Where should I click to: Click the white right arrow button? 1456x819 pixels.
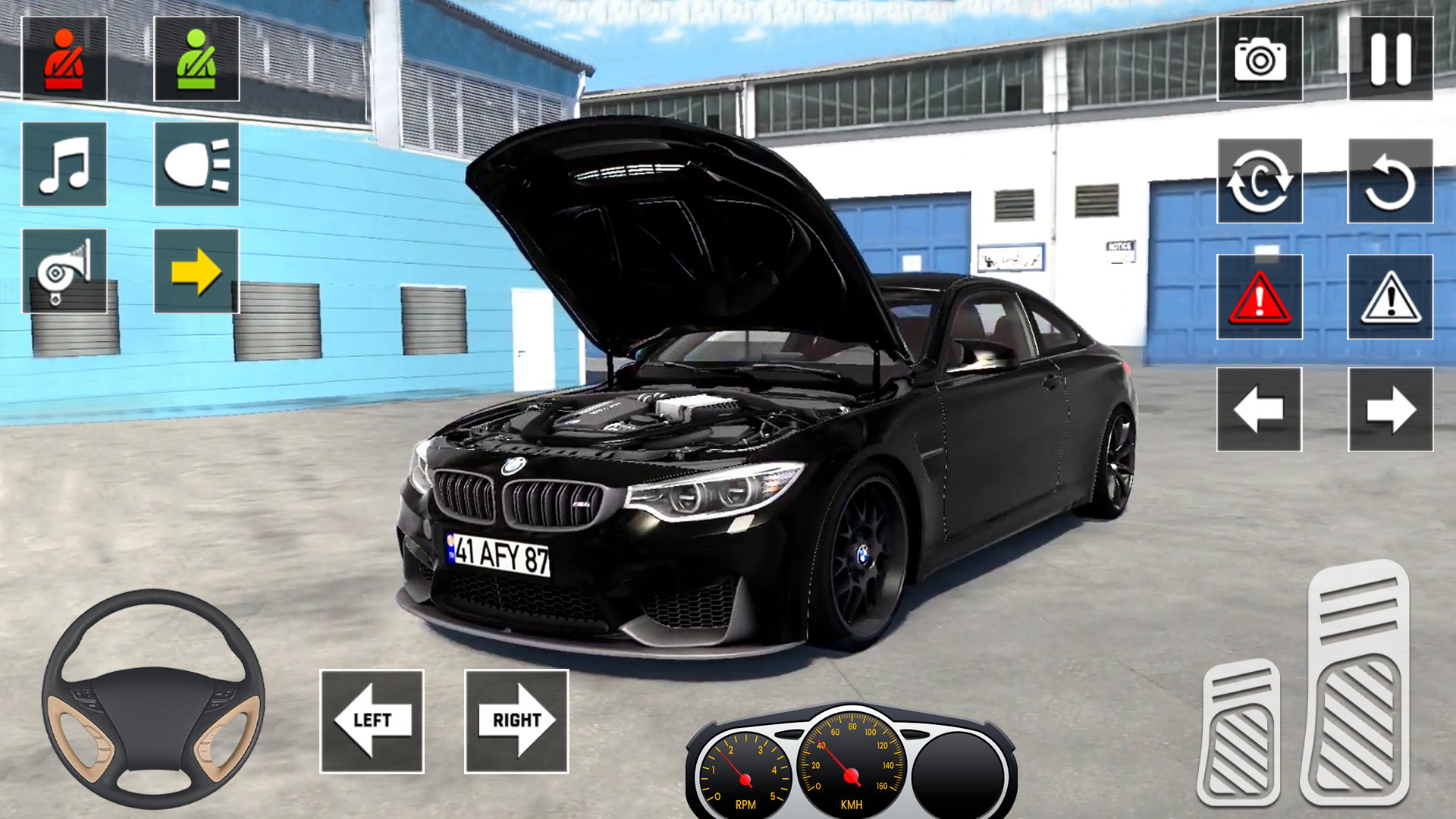(1390, 409)
